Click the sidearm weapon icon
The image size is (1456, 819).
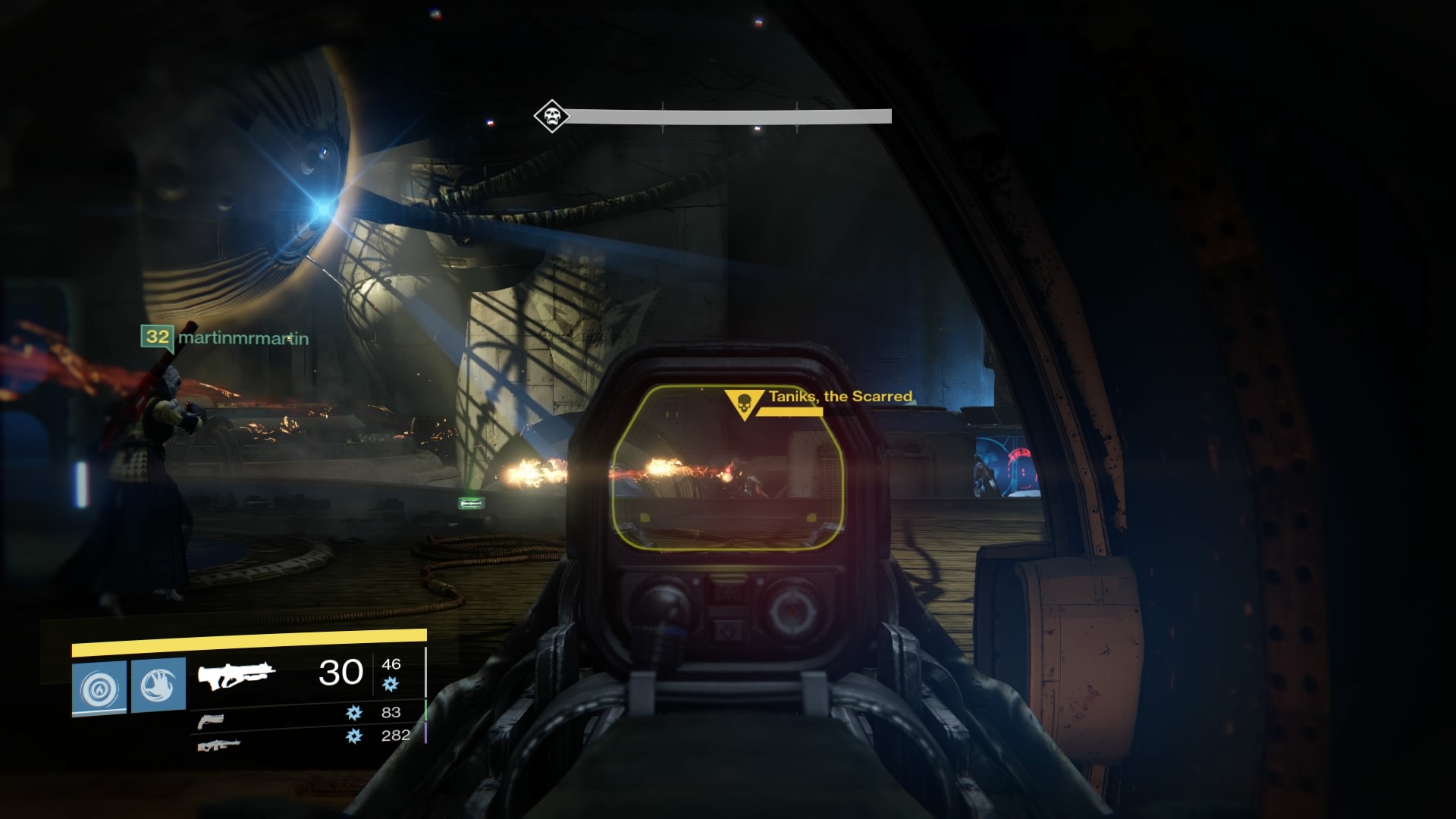click(x=211, y=722)
